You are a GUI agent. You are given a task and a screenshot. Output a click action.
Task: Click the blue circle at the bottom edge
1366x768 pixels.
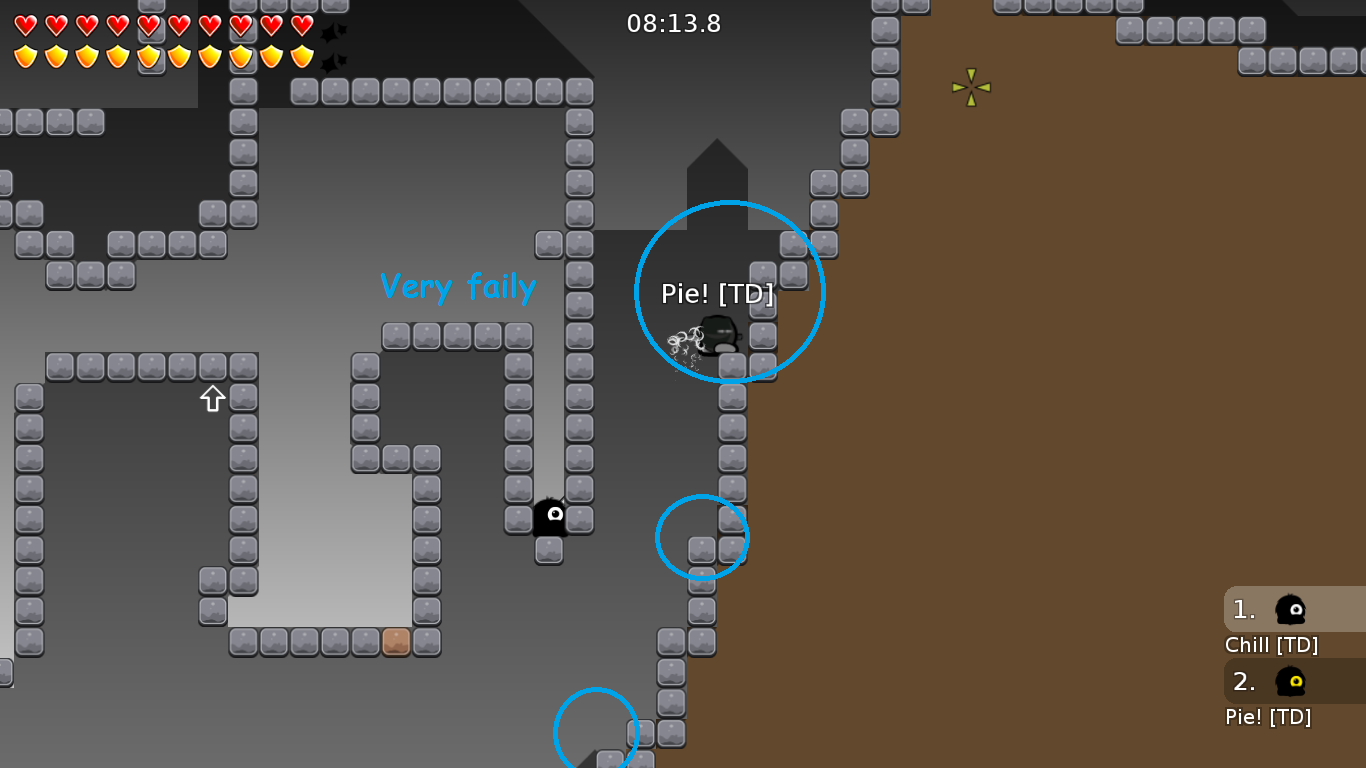coord(596,731)
